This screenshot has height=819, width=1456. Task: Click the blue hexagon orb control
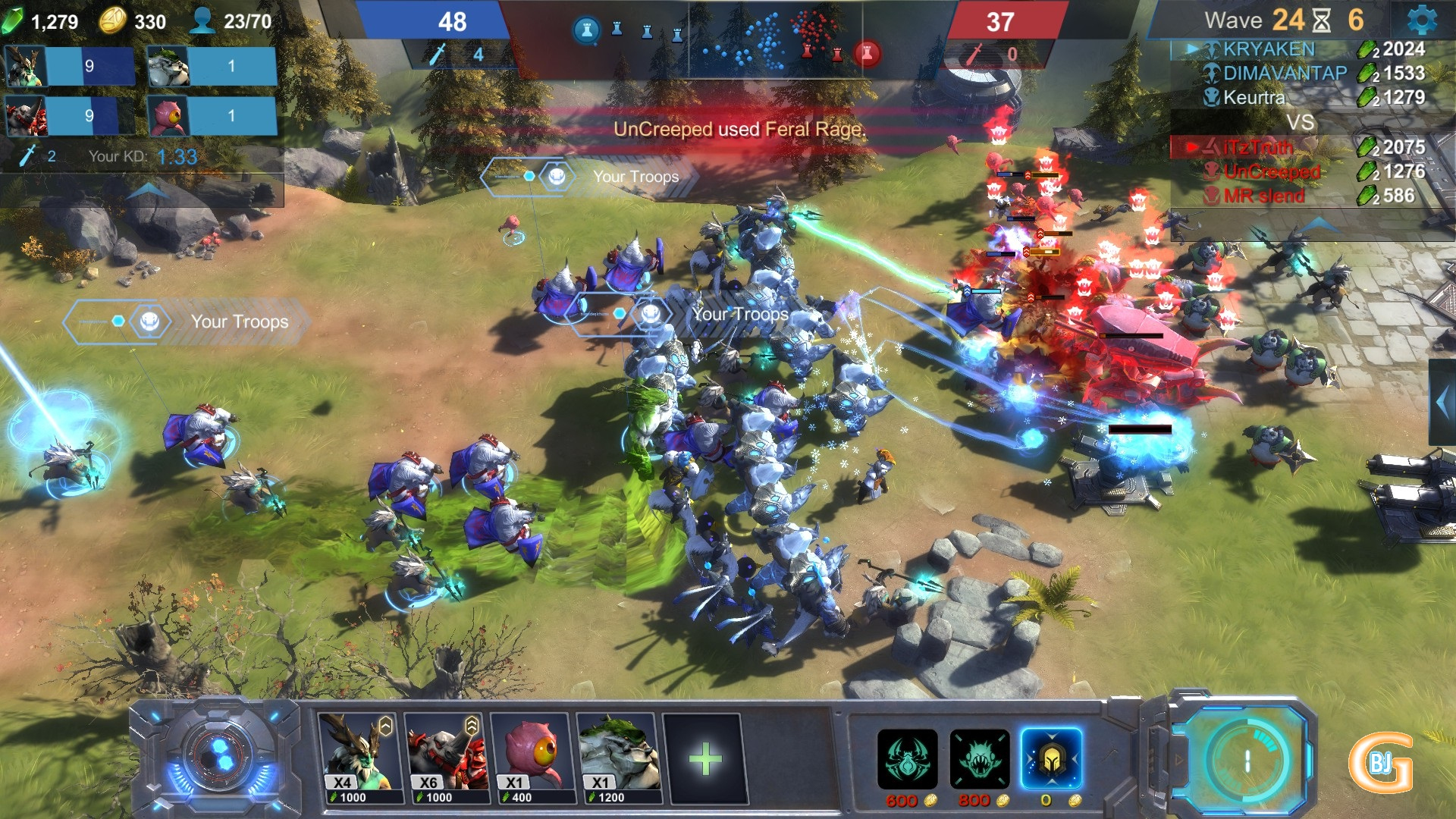220,755
